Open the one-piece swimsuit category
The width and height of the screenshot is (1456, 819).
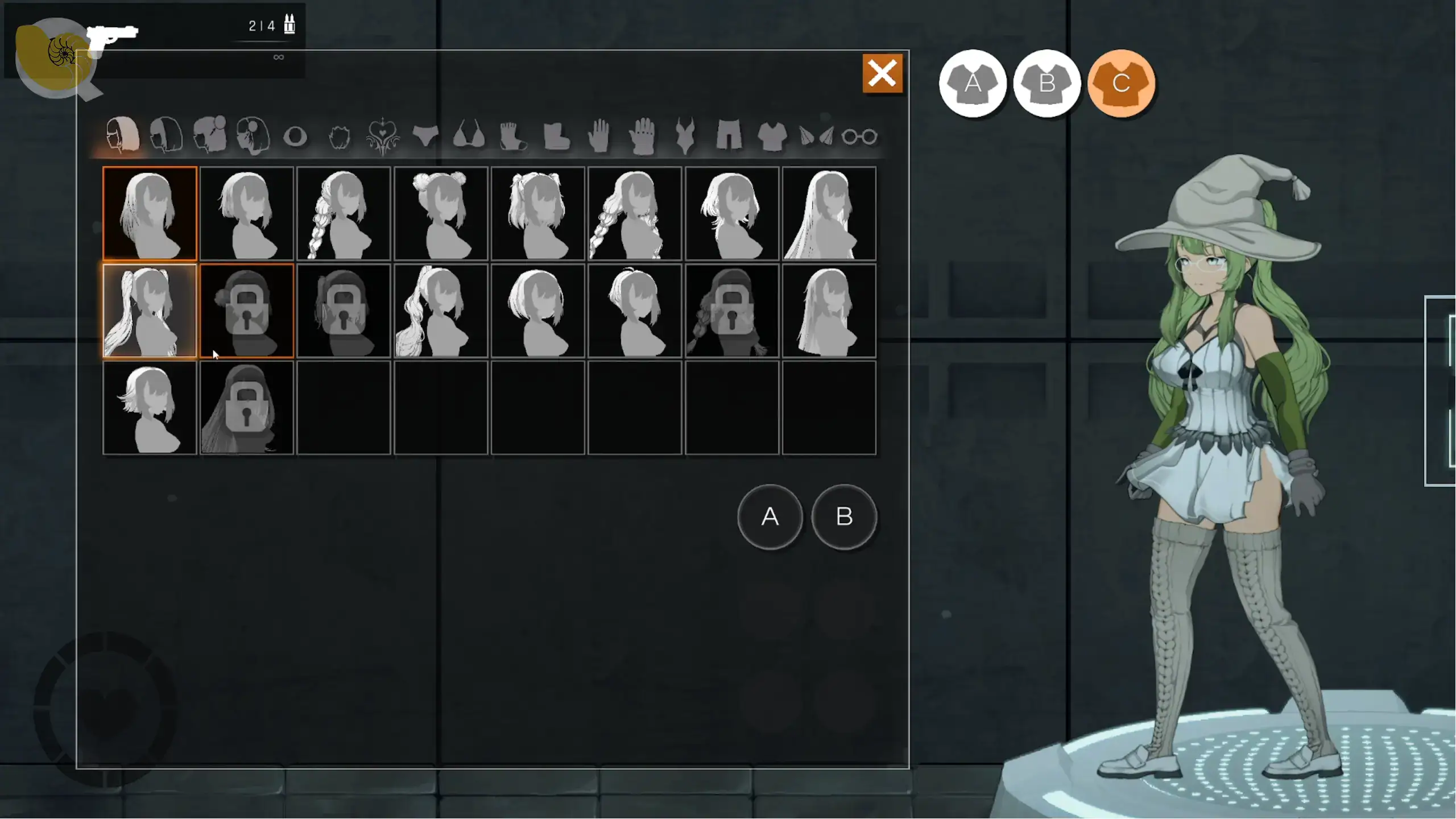pyautogui.click(x=685, y=135)
